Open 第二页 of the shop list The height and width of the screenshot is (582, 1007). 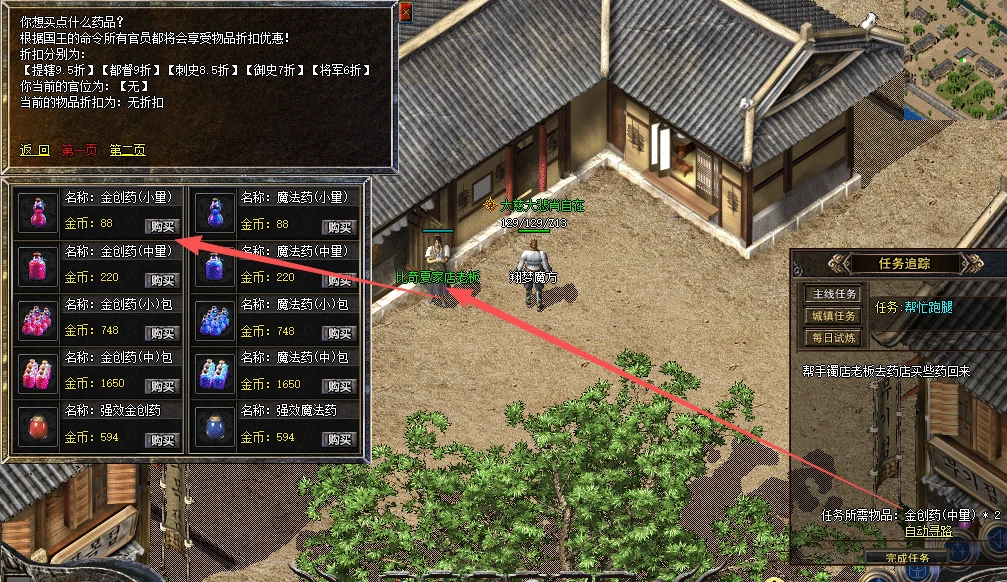pyautogui.click(x=127, y=150)
